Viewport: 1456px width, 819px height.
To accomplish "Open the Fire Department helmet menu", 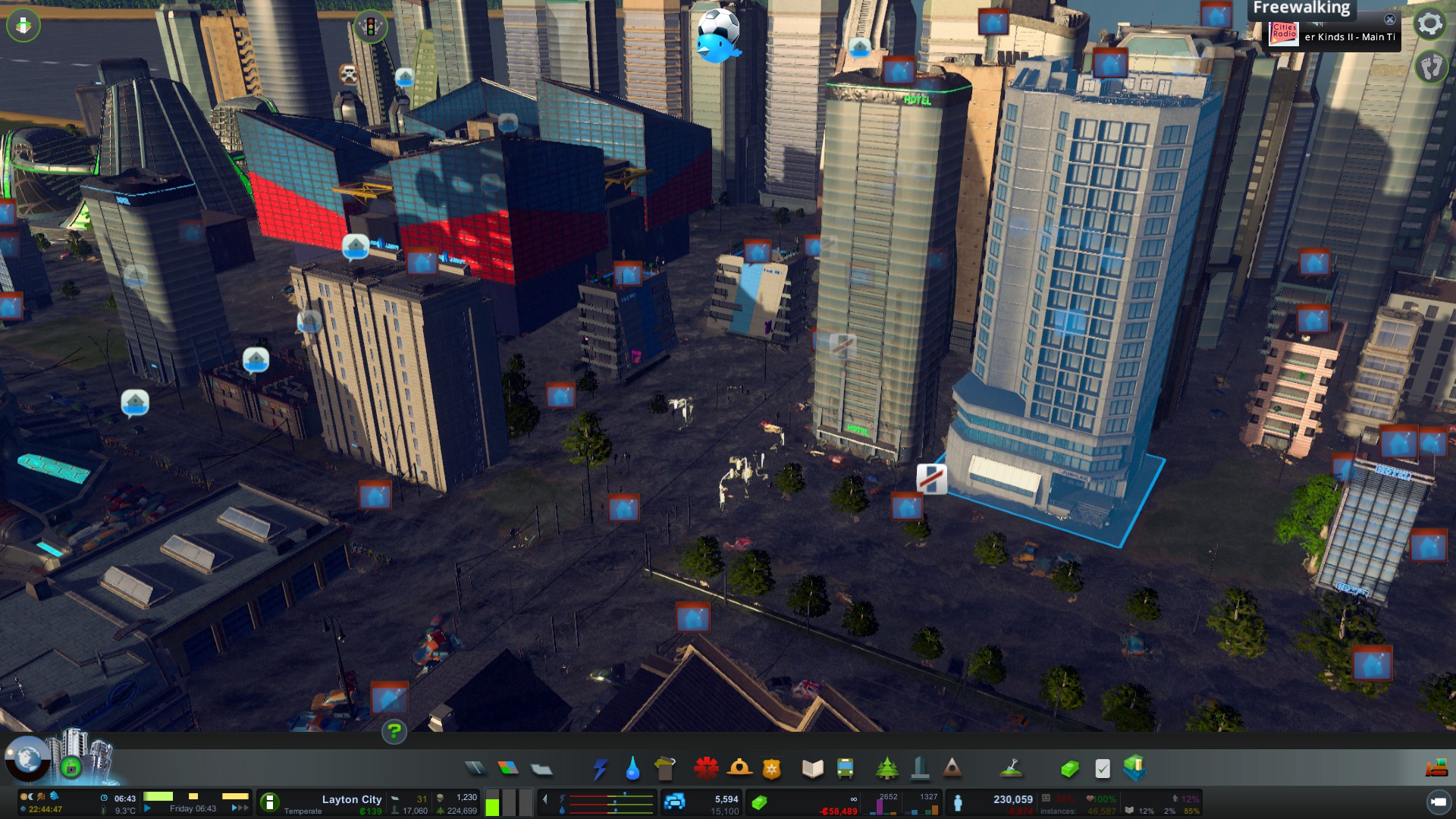I will click(x=739, y=769).
